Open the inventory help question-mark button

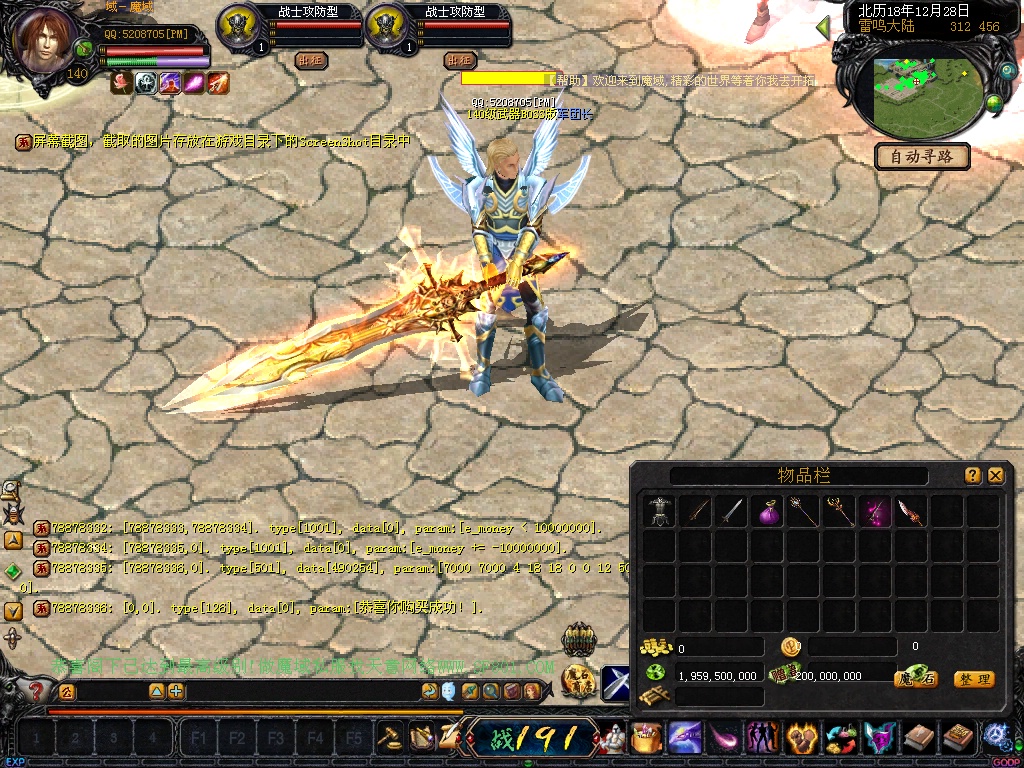point(973,476)
